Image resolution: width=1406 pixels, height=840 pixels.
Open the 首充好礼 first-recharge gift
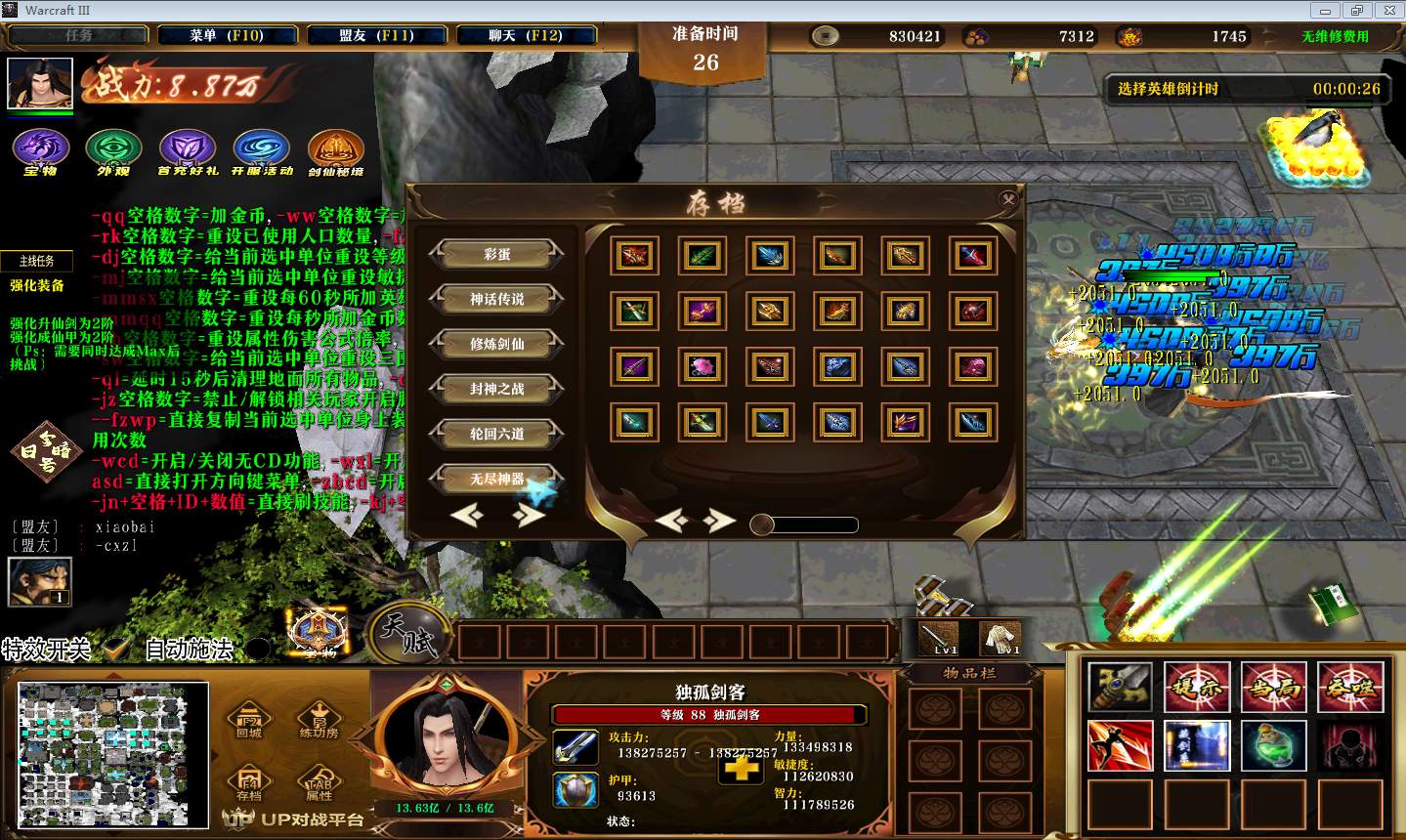coord(187,151)
